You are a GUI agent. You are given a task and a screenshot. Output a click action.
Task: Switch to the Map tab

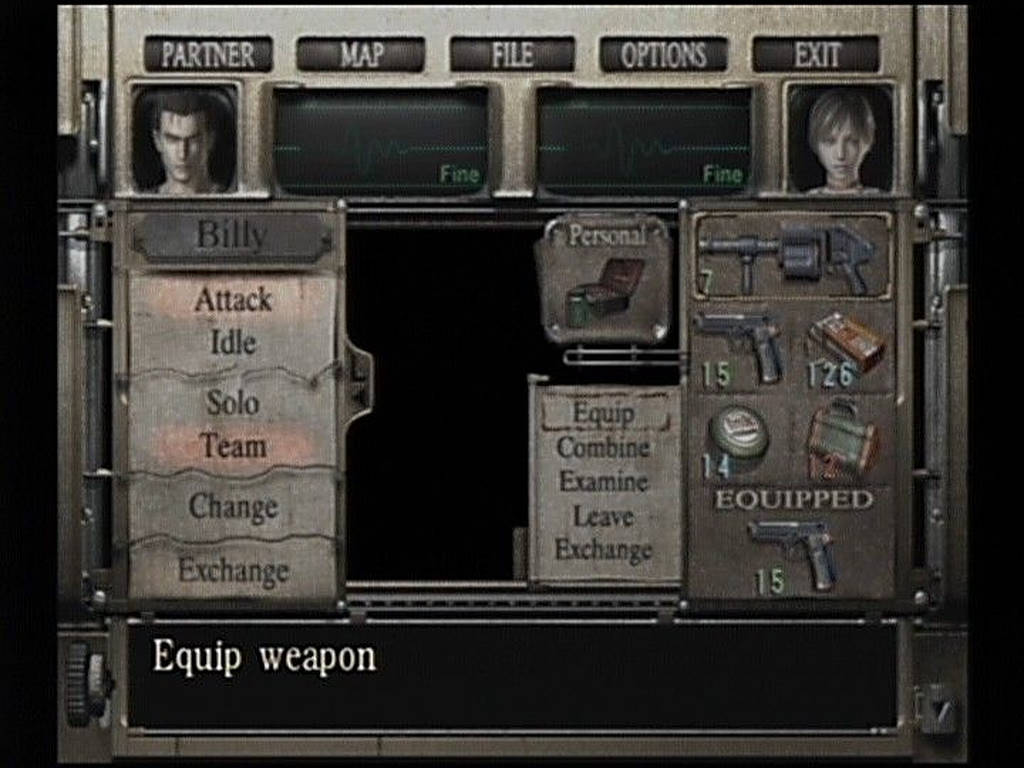tap(360, 54)
